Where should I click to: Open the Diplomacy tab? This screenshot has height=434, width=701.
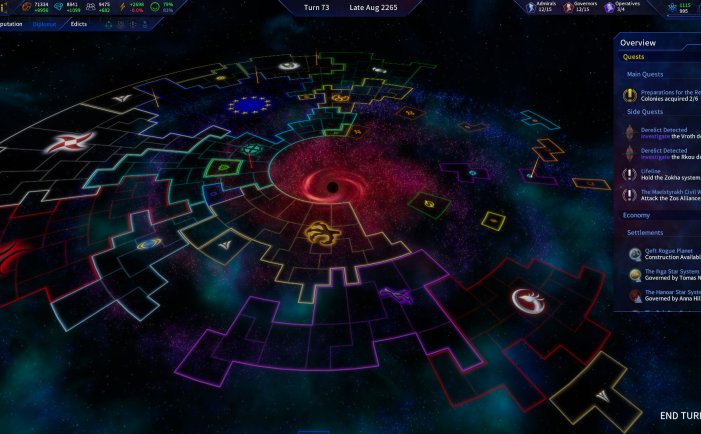click(x=44, y=23)
